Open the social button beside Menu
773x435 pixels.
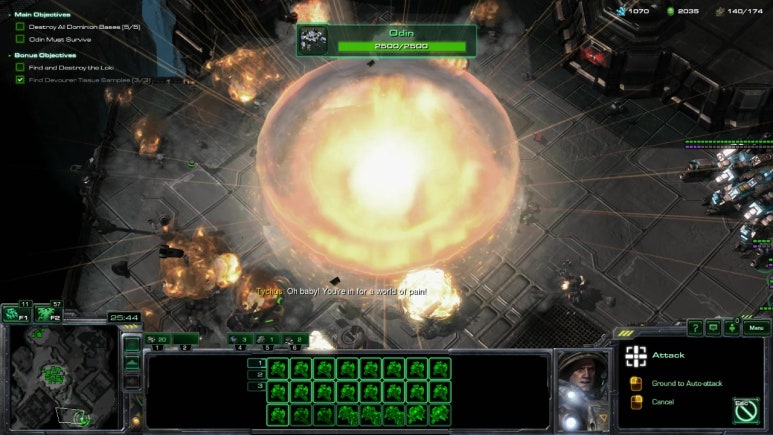click(x=731, y=327)
